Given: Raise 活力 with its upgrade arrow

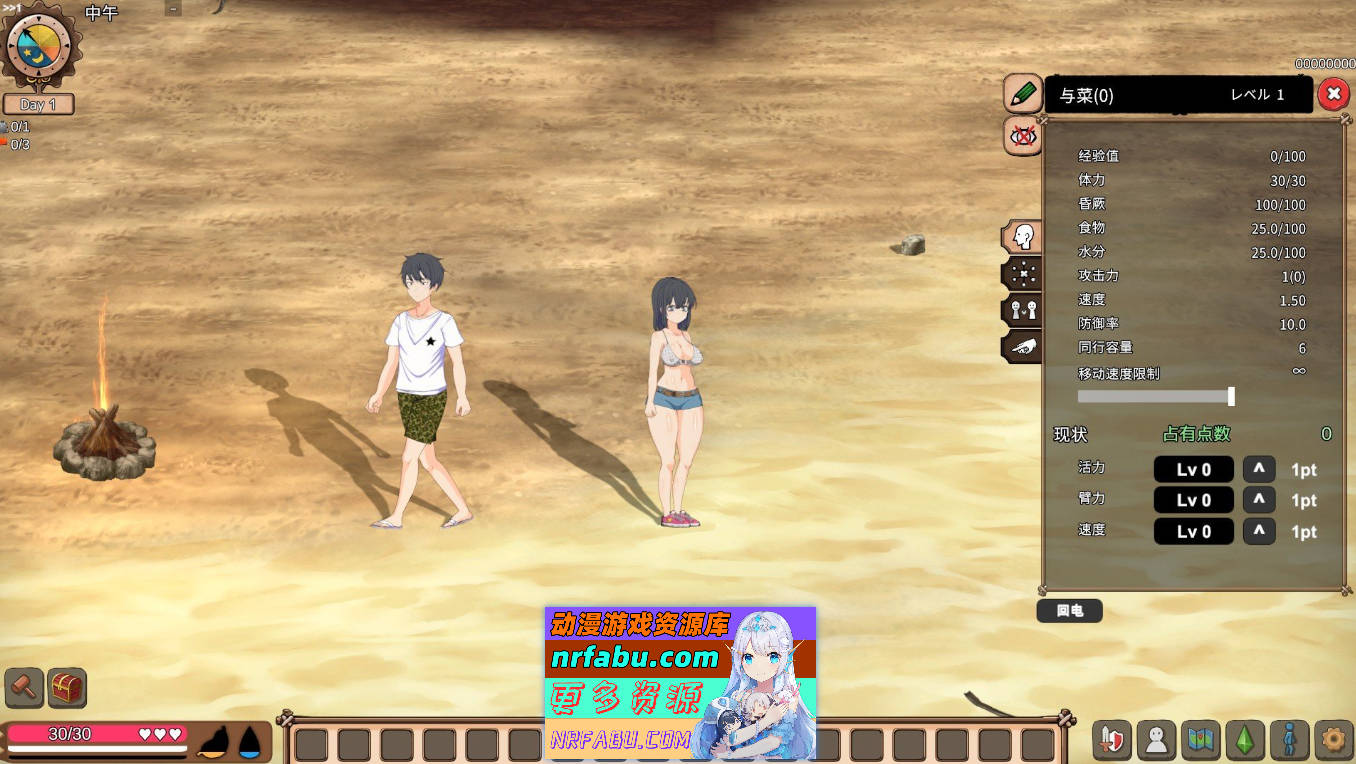Looking at the screenshot, I should 1259,468.
